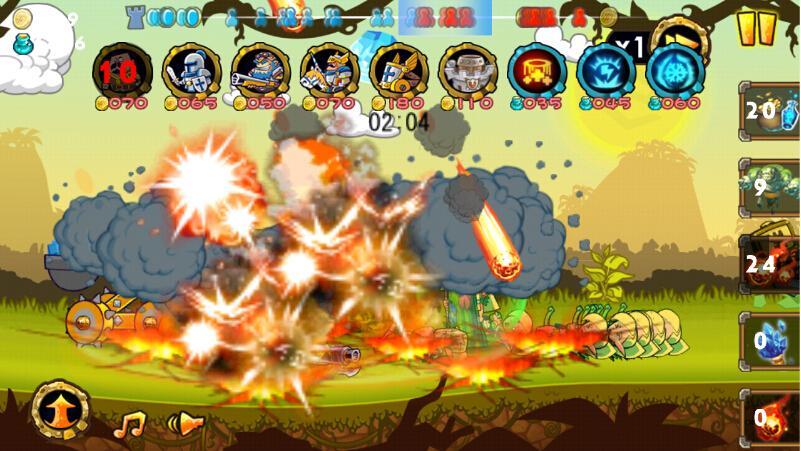Deploy the gunner unit costing 050
801x451 pixels.
point(261,70)
